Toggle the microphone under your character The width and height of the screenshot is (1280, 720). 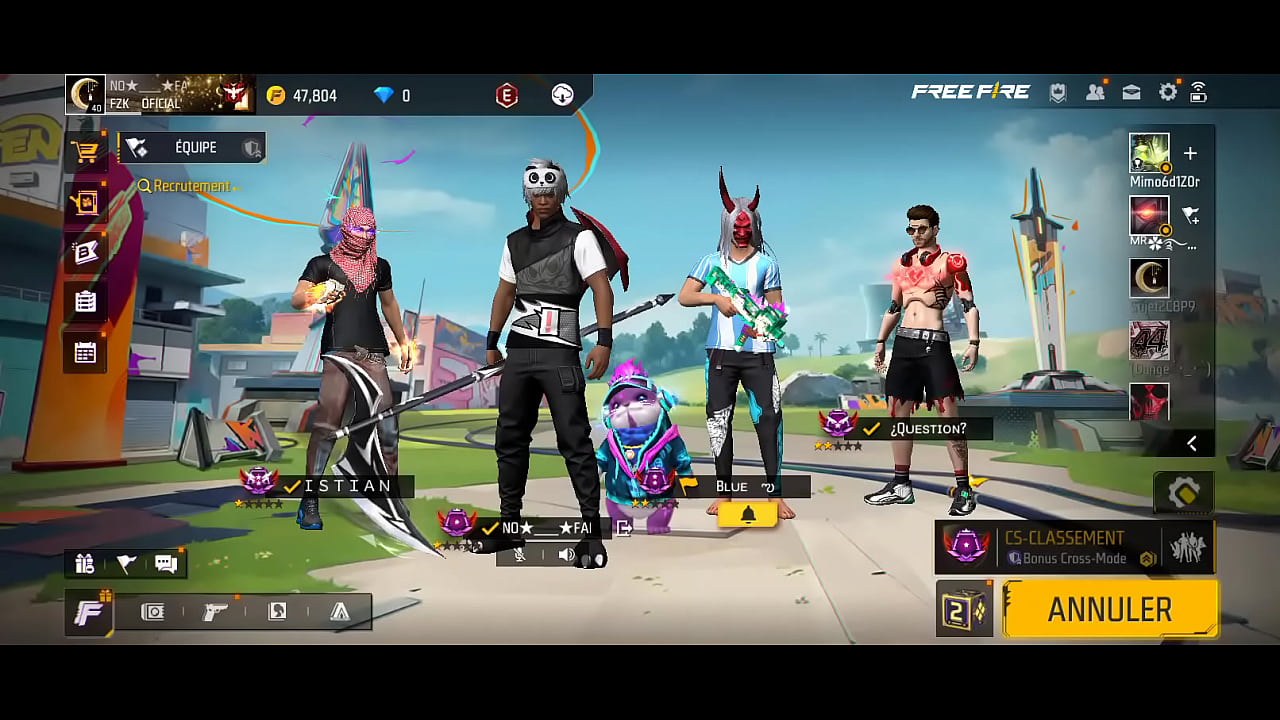[520, 554]
